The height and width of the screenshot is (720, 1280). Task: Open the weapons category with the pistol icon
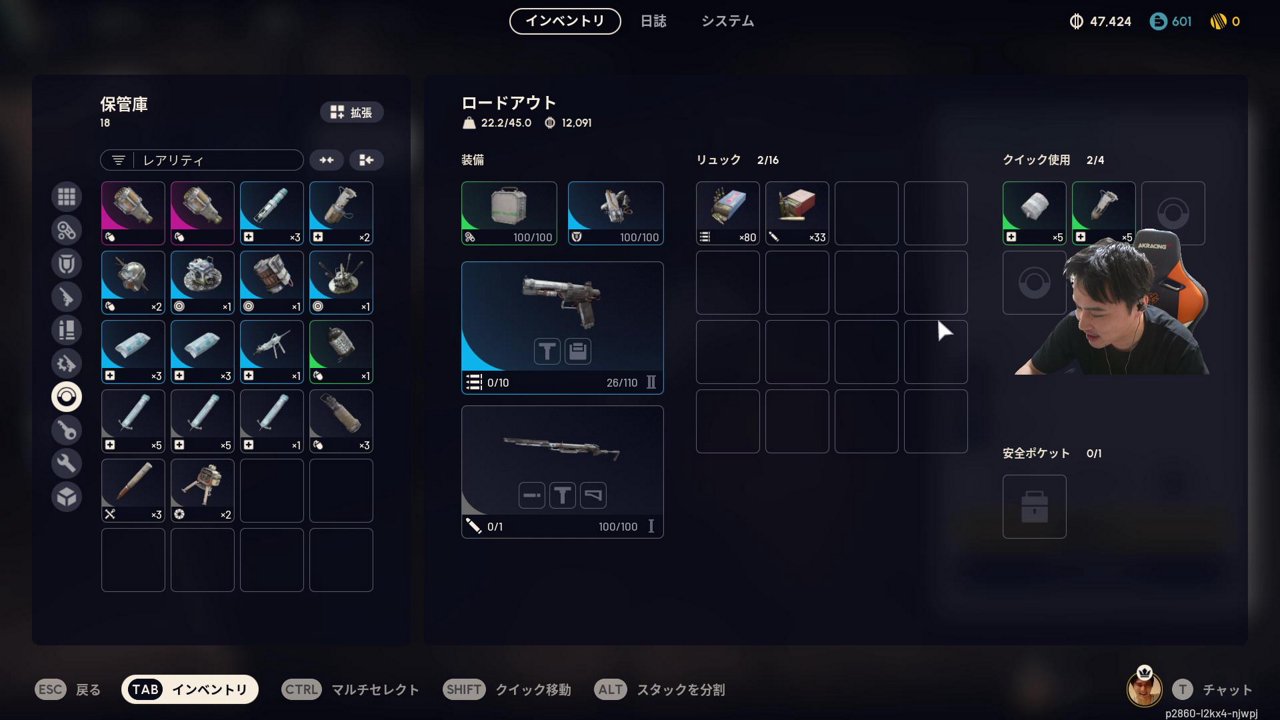(66, 297)
